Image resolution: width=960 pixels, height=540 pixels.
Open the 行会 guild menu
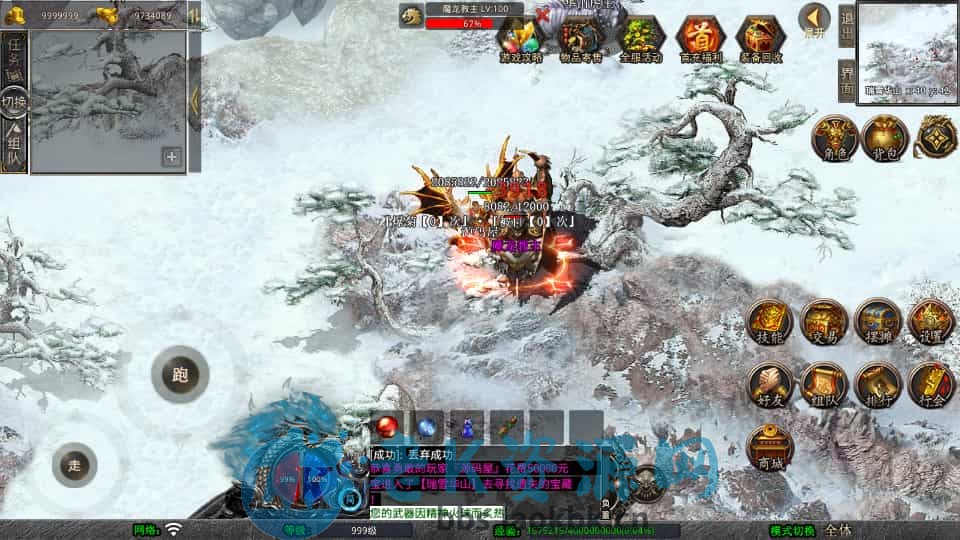pyautogui.click(x=931, y=385)
